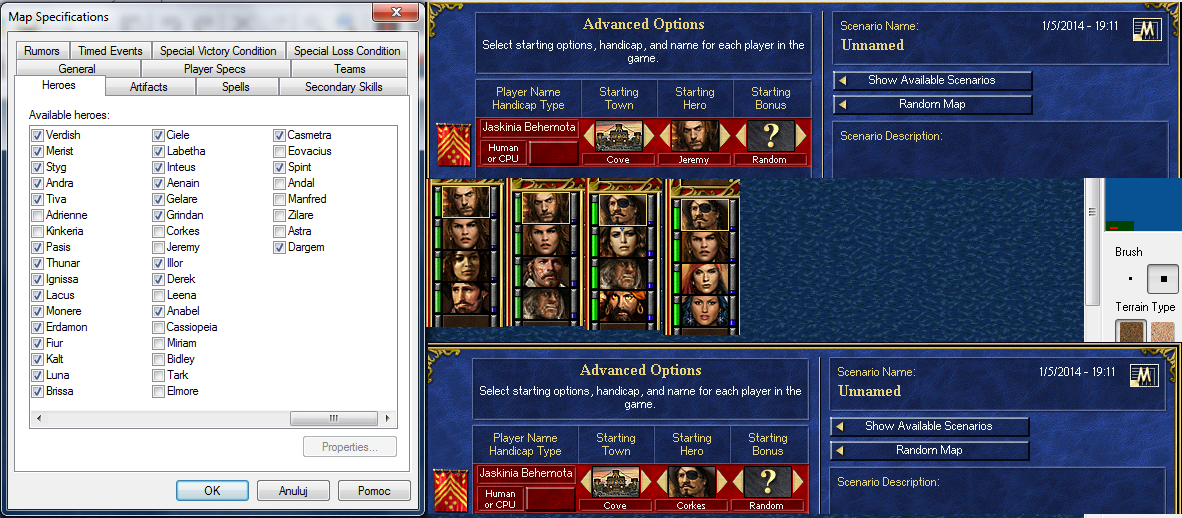The height and width of the screenshot is (518, 1182).
Task: Switch to the Rumors tab
Action: [42, 51]
